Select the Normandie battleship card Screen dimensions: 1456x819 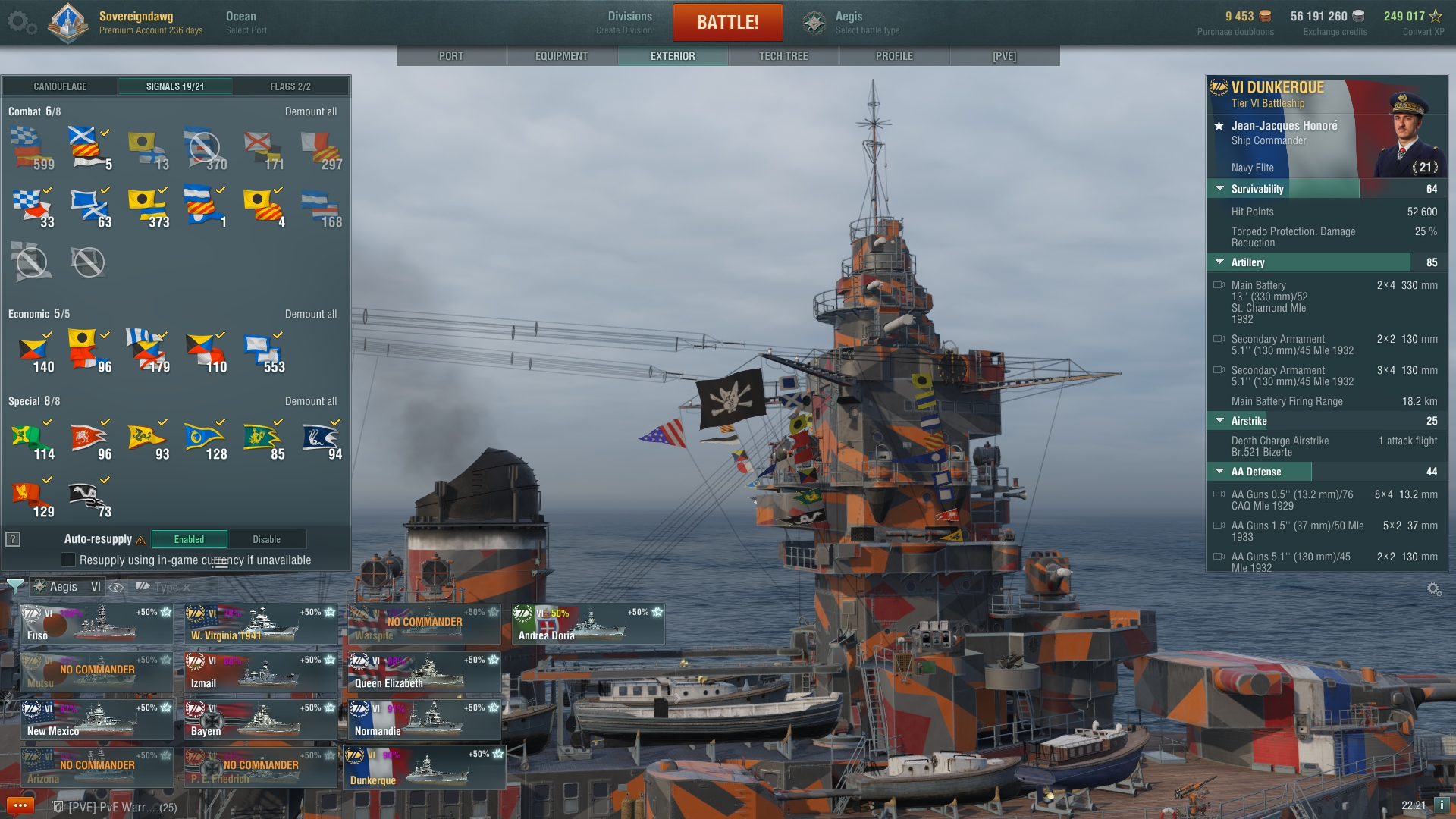pyautogui.click(x=424, y=720)
